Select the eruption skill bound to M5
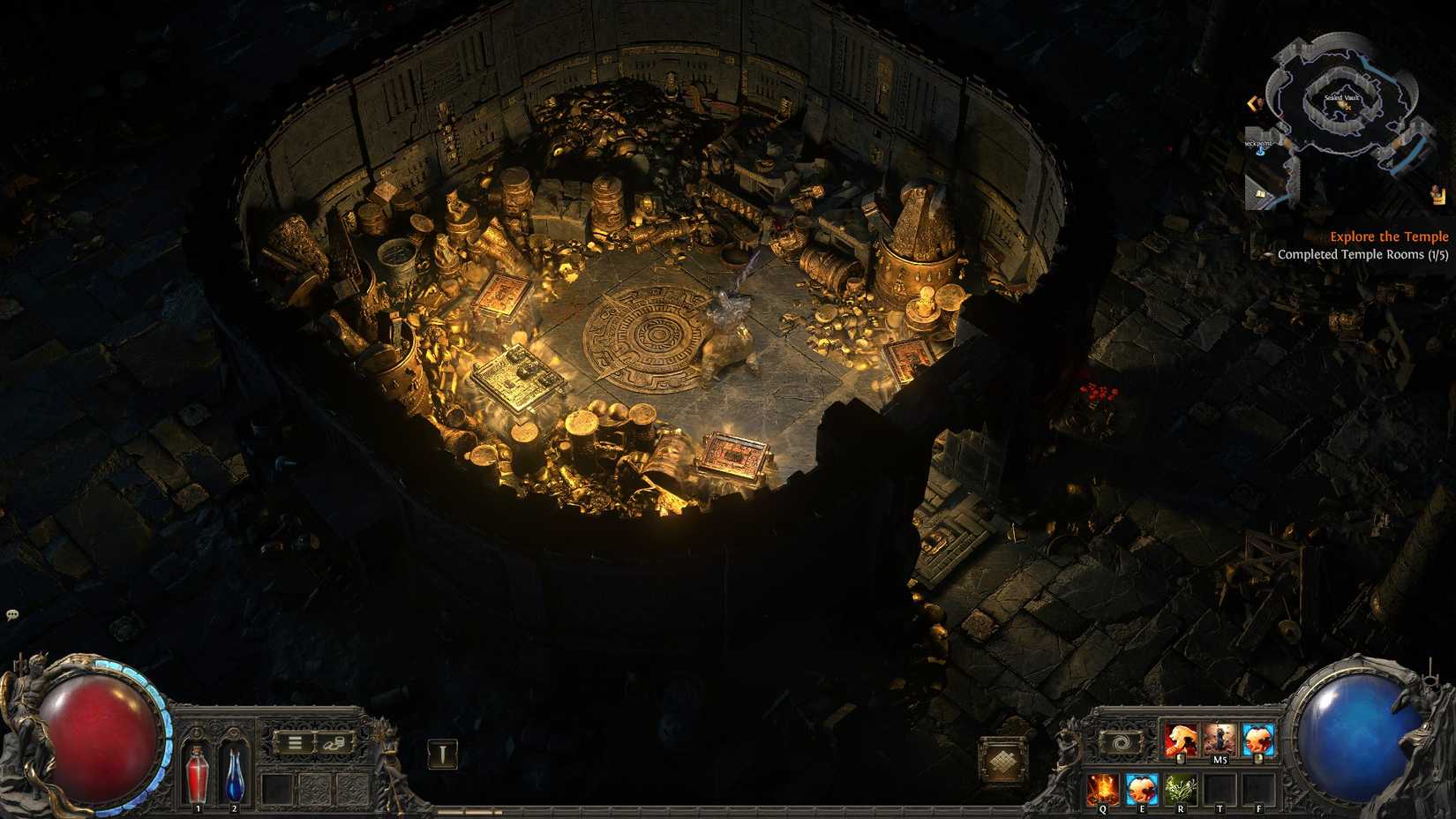The image size is (1456, 819). click(x=1218, y=738)
